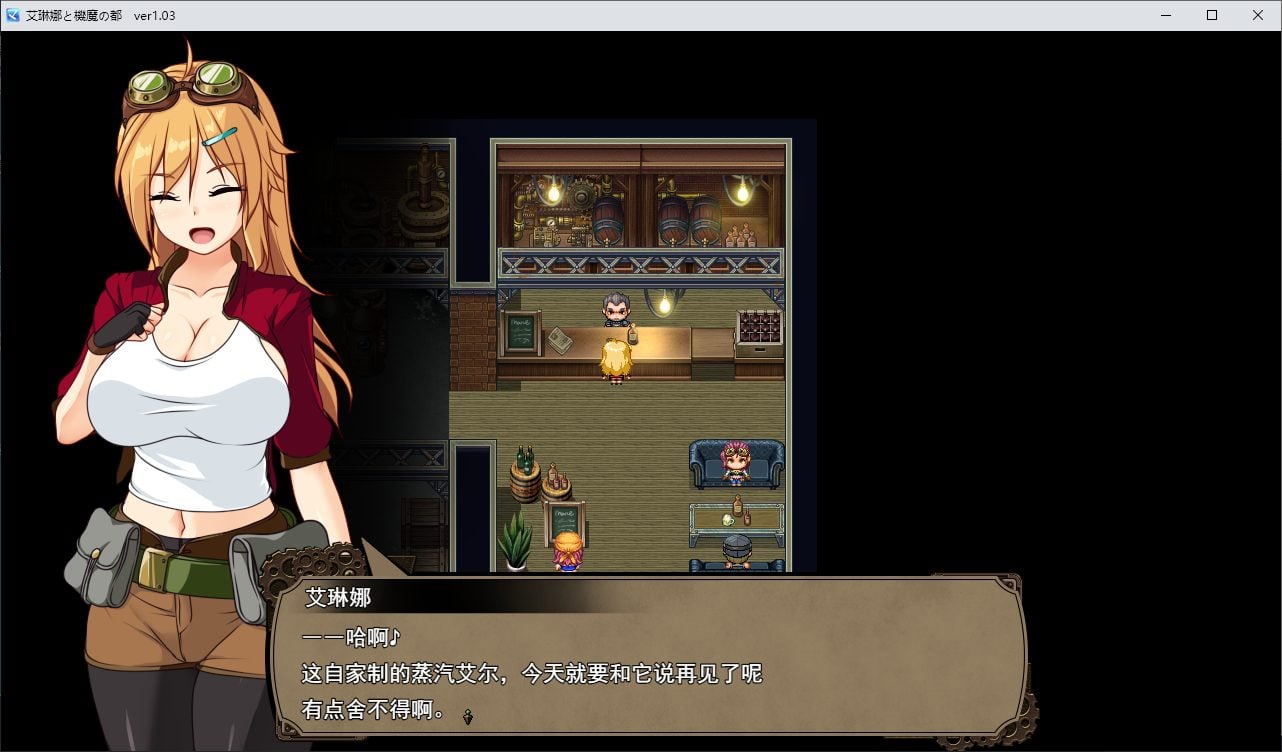Open the chalkboard menu on the wall

click(520, 330)
